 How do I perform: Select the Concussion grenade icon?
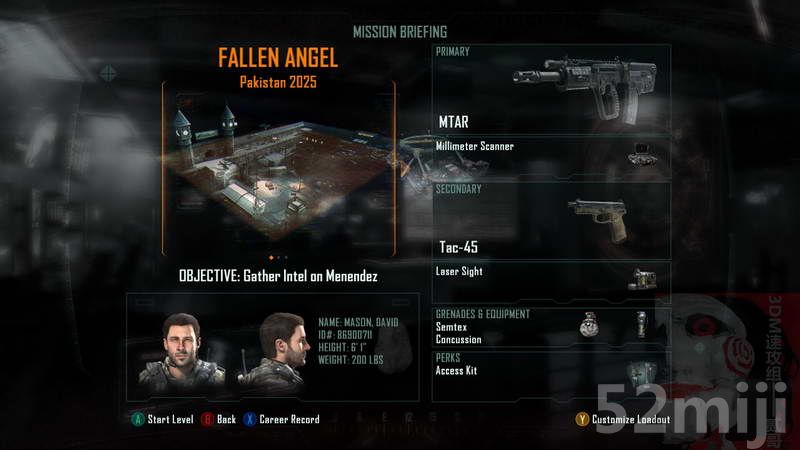click(640, 323)
